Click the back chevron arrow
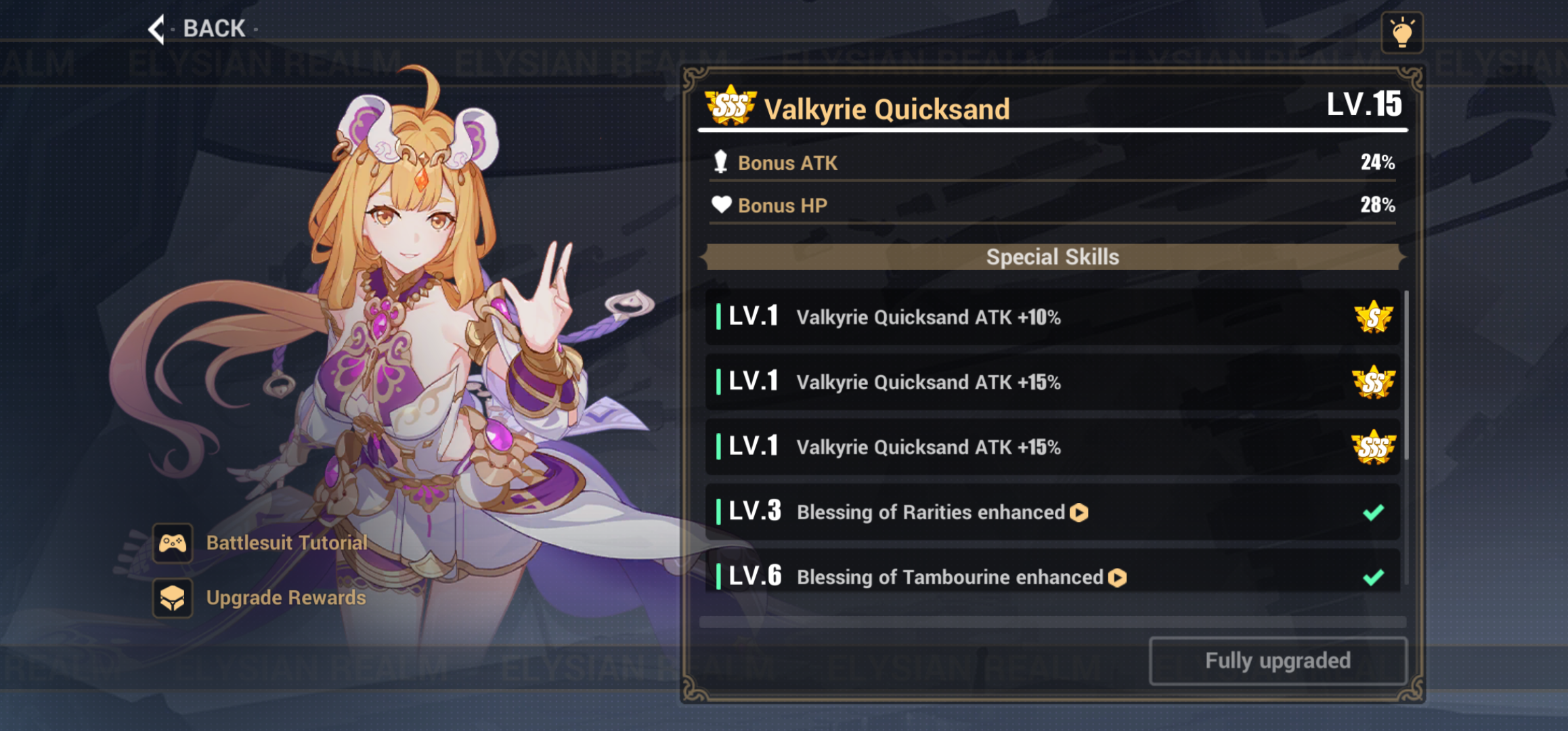 156,28
